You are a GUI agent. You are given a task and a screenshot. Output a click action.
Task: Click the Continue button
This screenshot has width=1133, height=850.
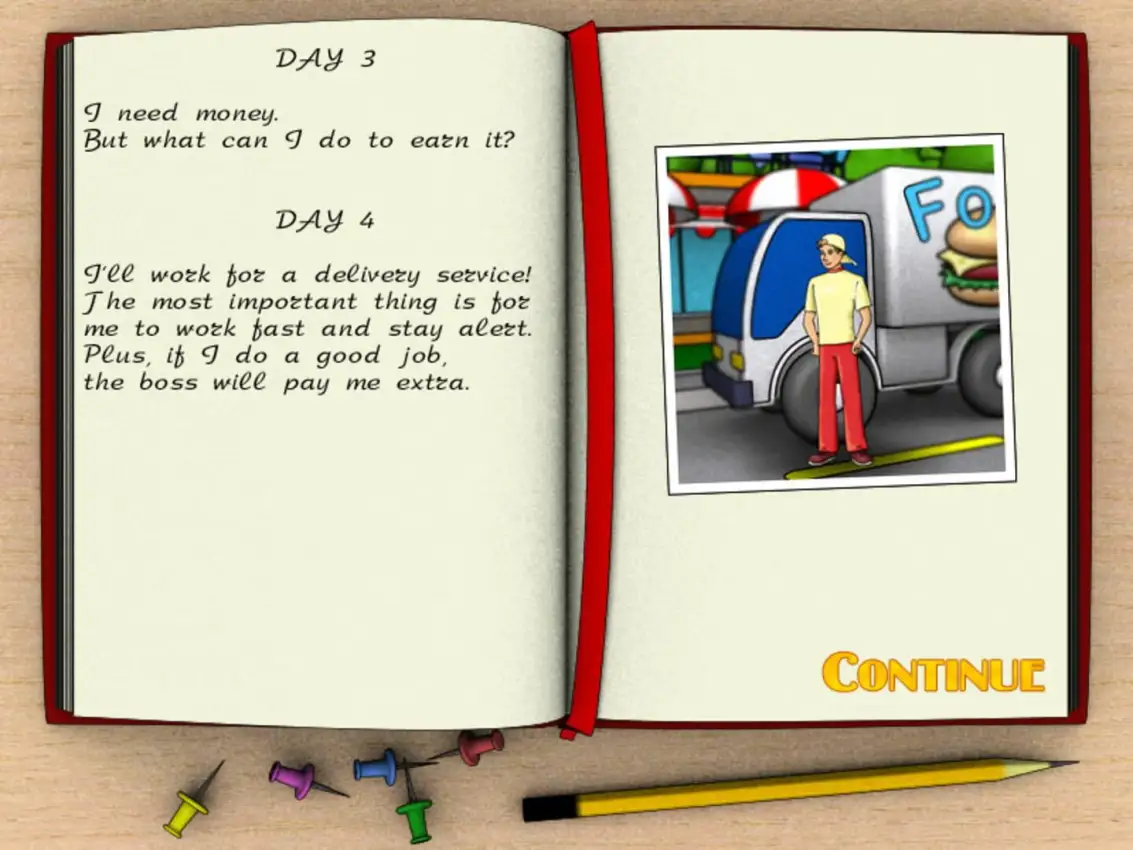933,673
